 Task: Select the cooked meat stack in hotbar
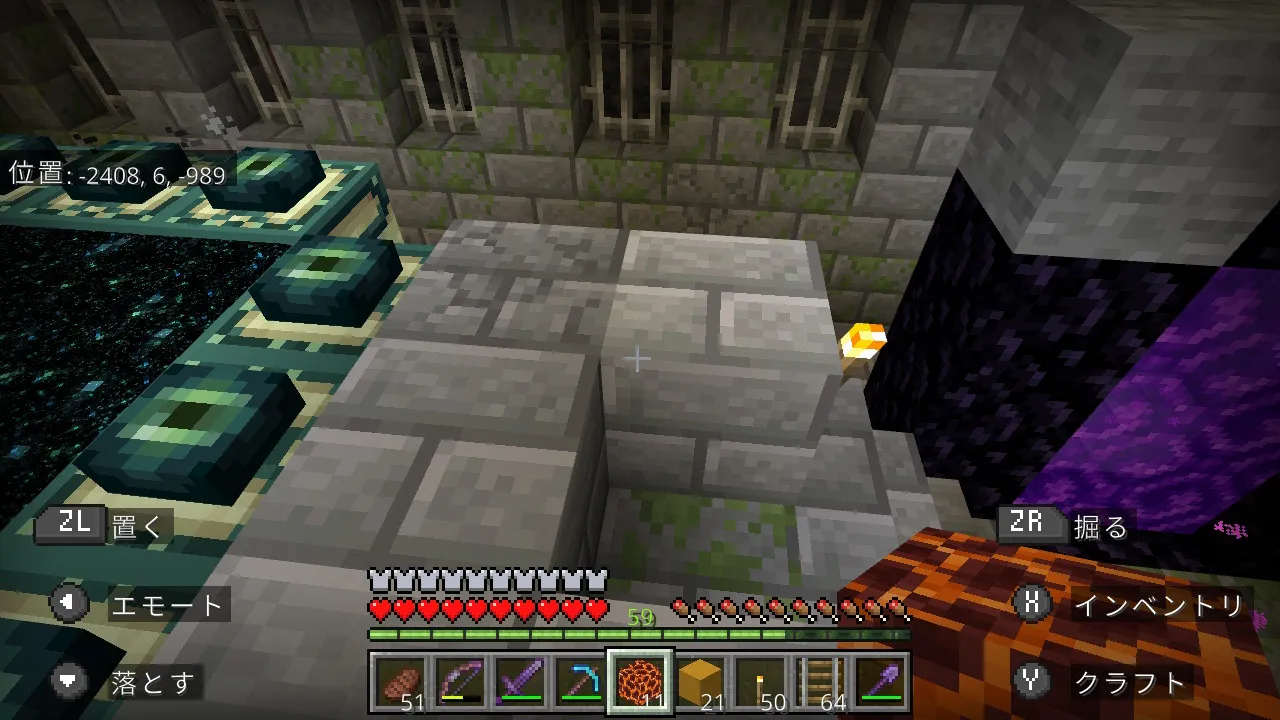pos(399,683)
